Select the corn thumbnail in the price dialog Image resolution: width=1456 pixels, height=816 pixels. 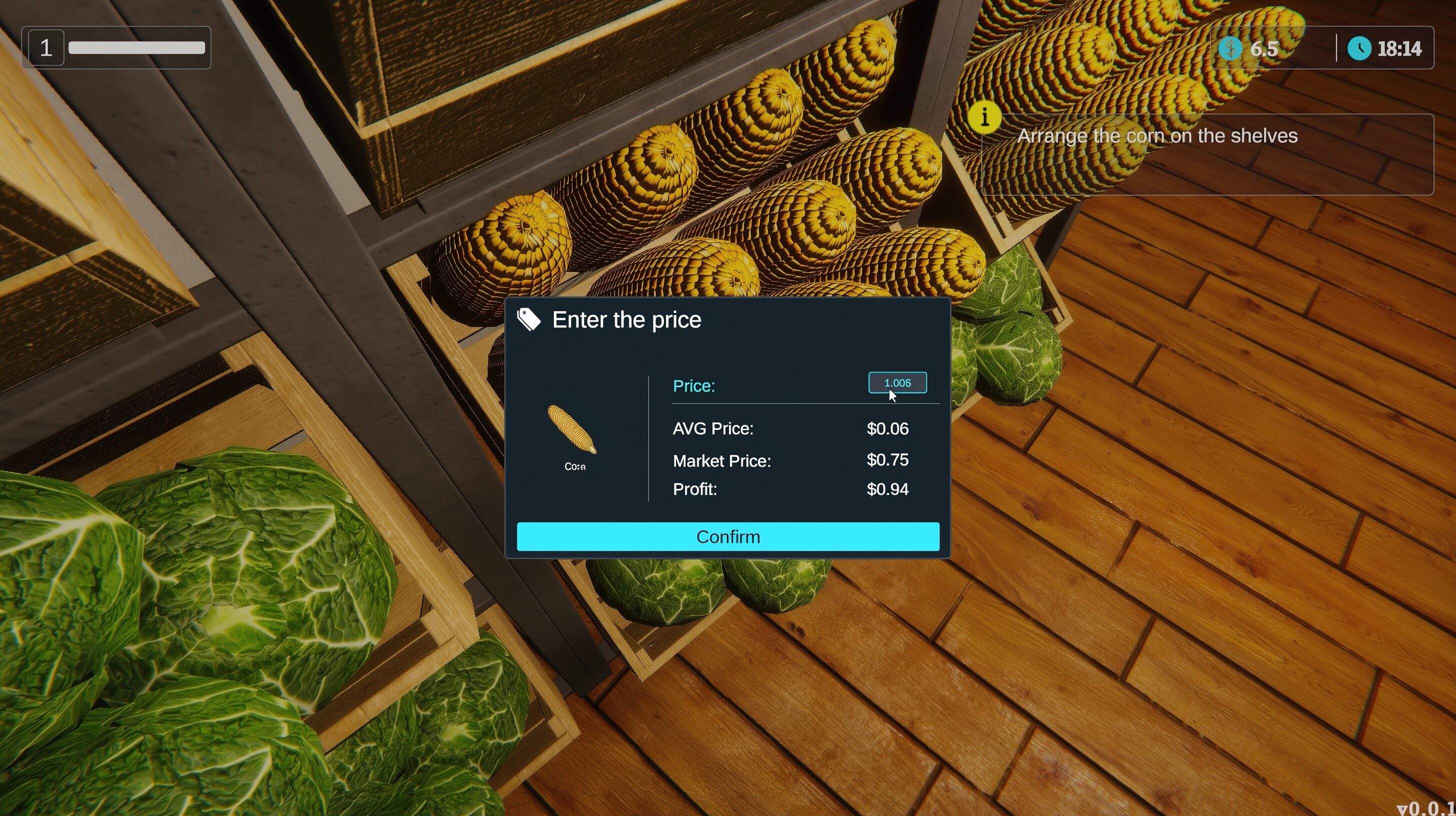point(571,429)
